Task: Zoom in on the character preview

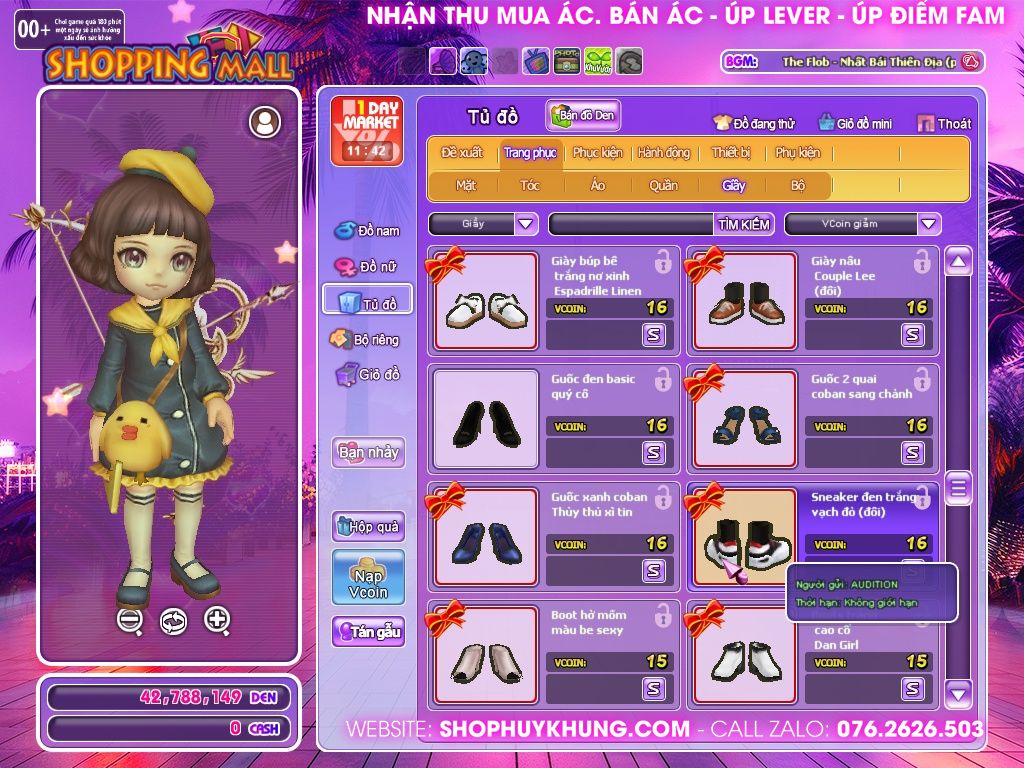Action: point(217,620)
